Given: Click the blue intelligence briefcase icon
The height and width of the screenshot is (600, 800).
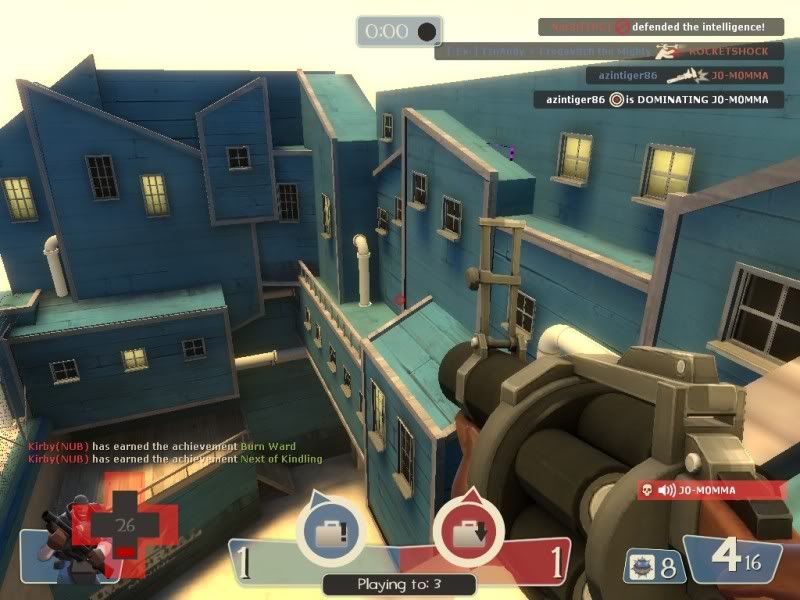Looking at the screenshot, I should click(x=329, y=528).
